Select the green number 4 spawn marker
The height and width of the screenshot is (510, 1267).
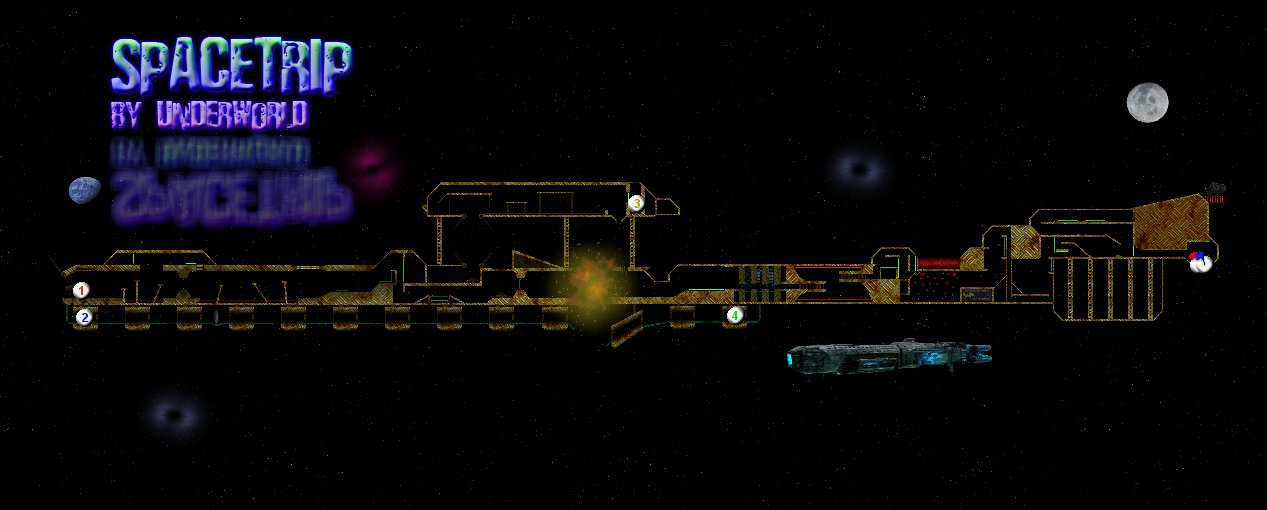point(735,316)
